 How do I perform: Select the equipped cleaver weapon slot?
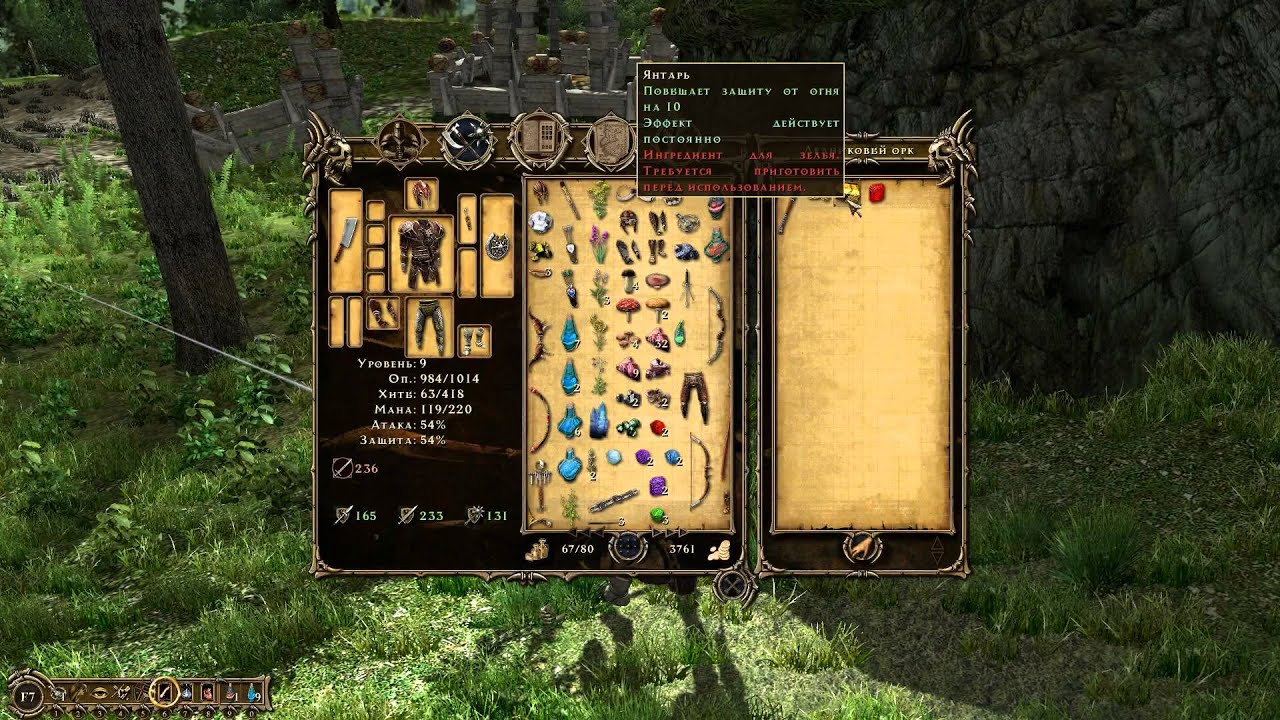(x=345, y=238)
